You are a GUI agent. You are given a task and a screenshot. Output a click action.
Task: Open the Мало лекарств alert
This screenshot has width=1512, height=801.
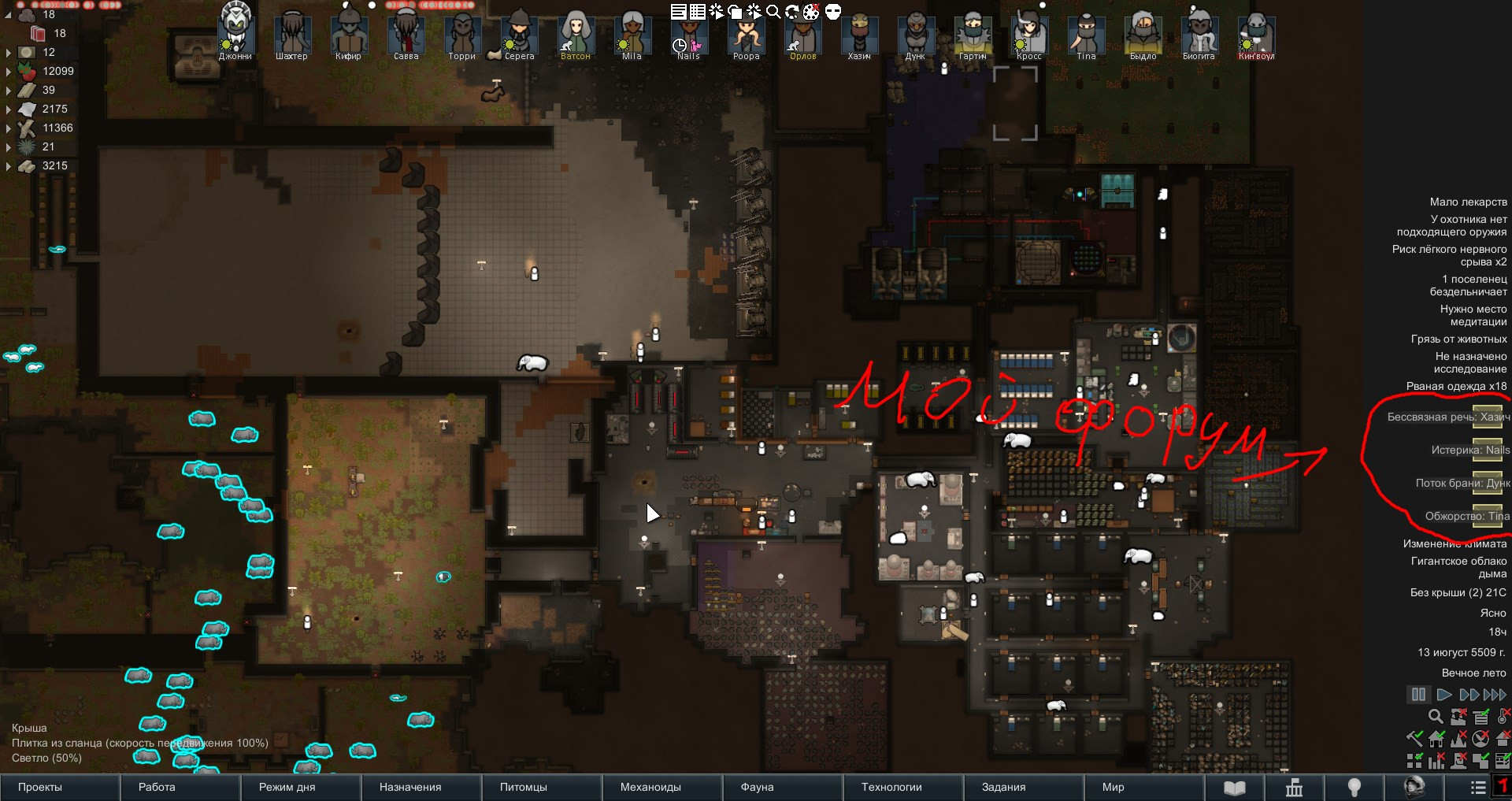(1468, 202)
